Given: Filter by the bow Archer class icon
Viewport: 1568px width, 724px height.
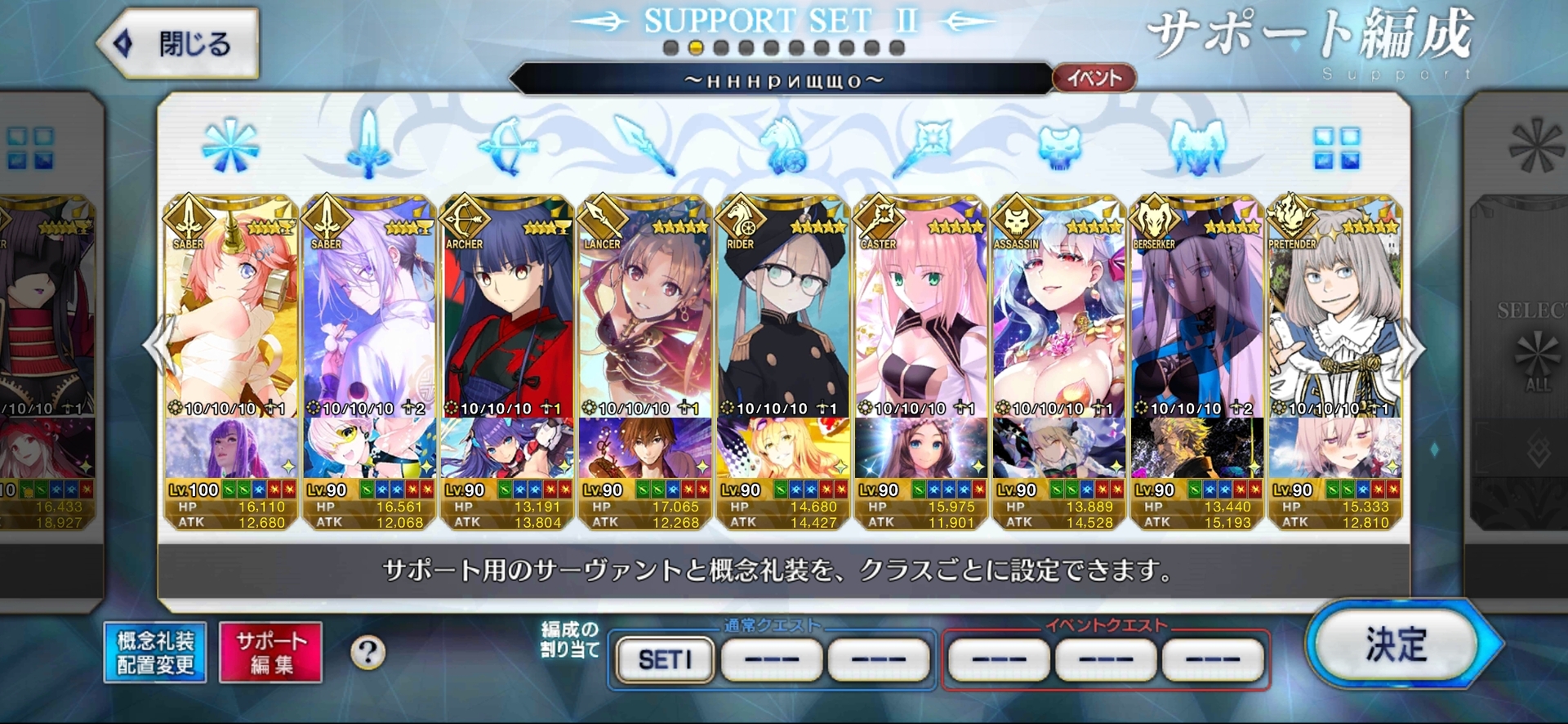Looking at the screenshot, I should [506, 147].
